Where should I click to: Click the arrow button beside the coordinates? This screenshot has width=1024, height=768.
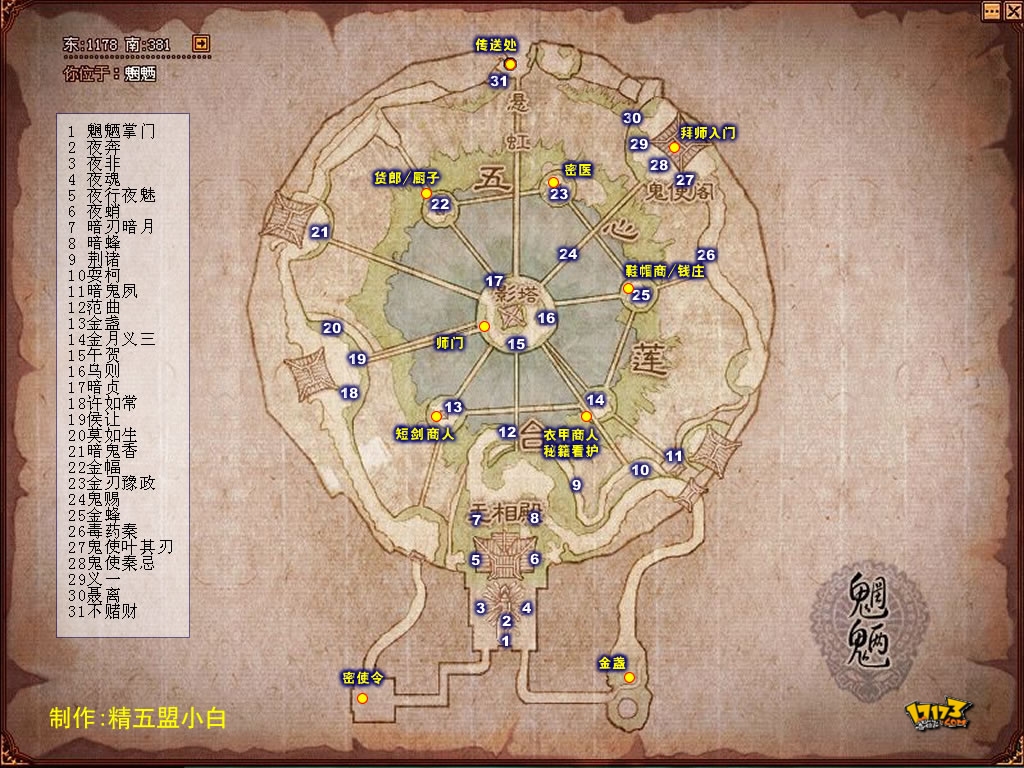pyautogui.click(x=201, y=44)
